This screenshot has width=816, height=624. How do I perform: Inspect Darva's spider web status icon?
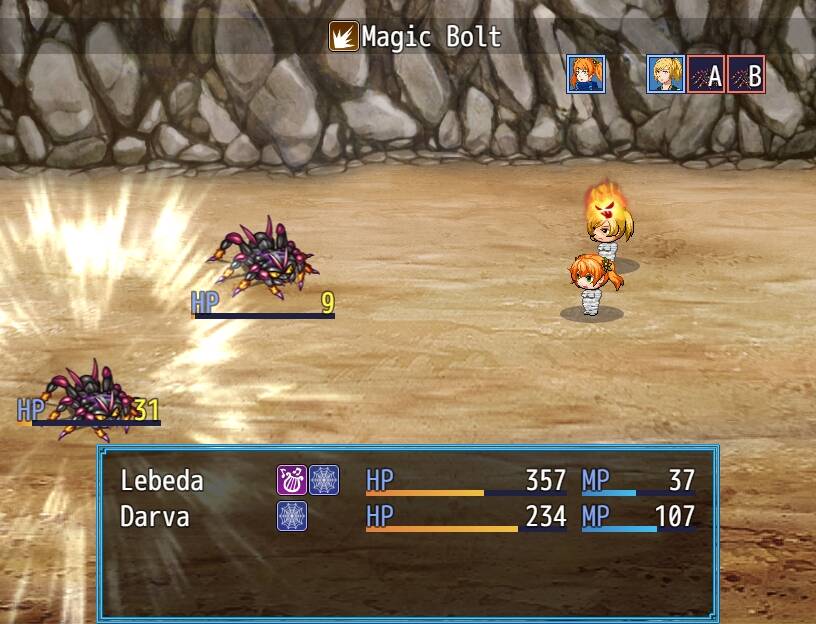[x=292, y=516]
